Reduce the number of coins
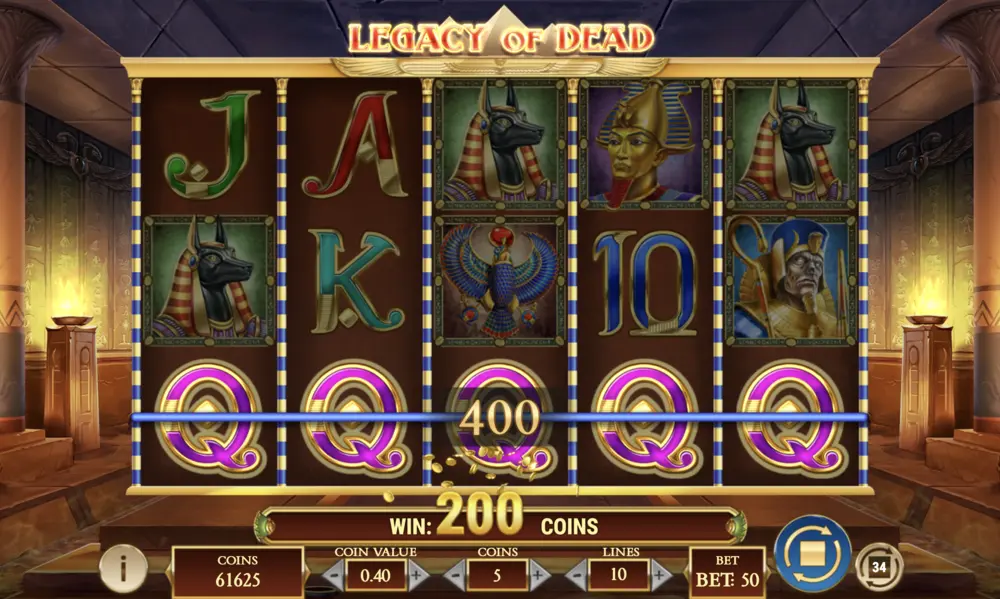 tap(455, 575)
